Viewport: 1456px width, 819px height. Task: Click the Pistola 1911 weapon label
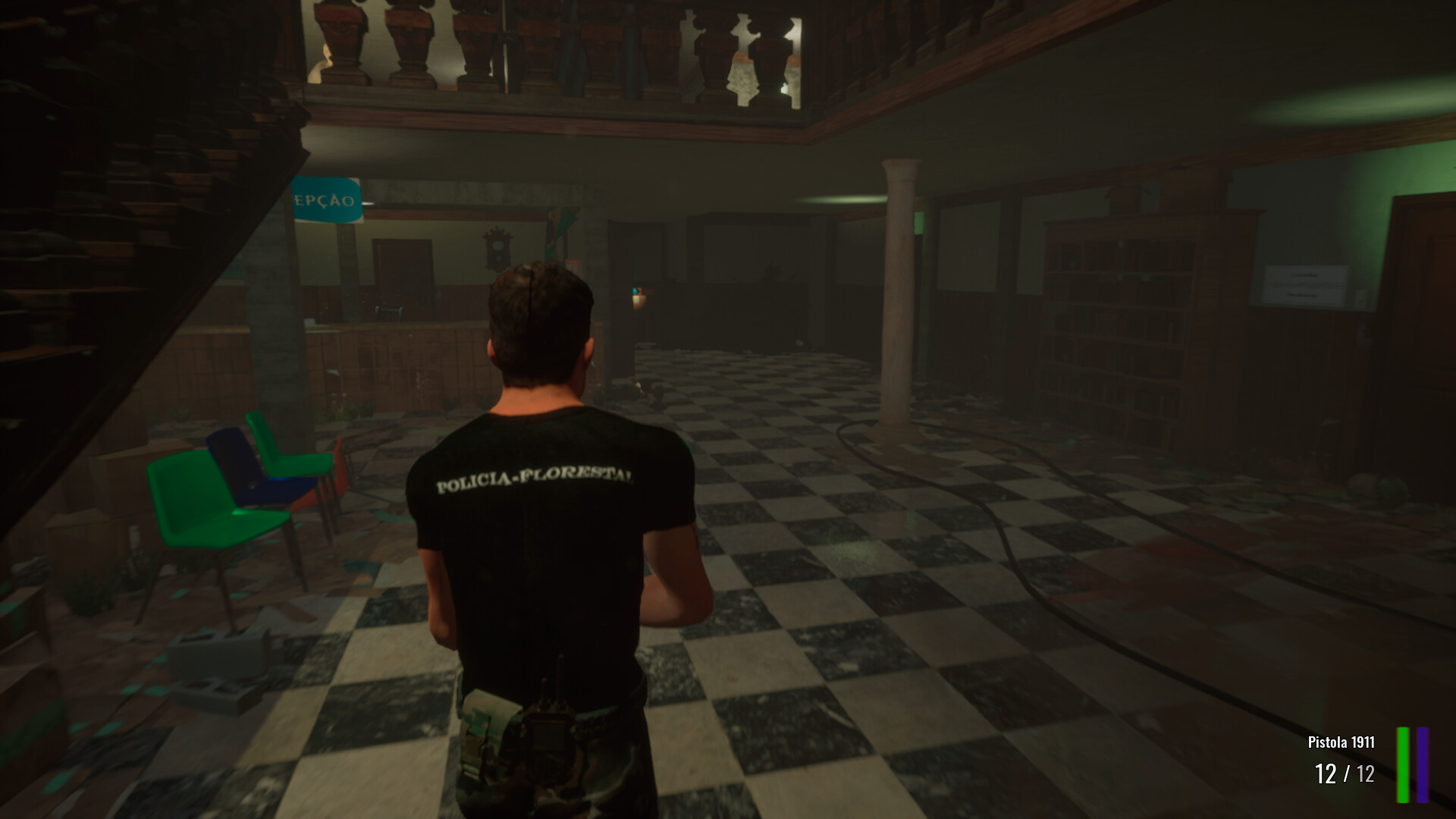click(x=1341, y=743)
